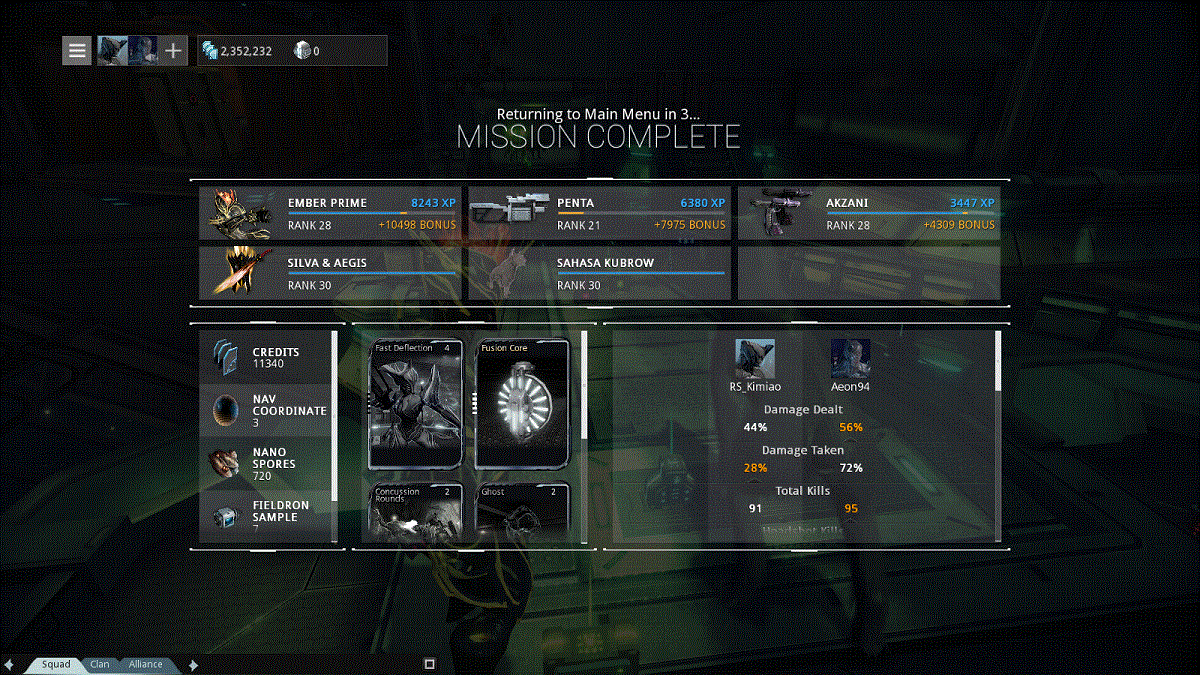Pick the Ghost mod card

click(x=523, y=512)
